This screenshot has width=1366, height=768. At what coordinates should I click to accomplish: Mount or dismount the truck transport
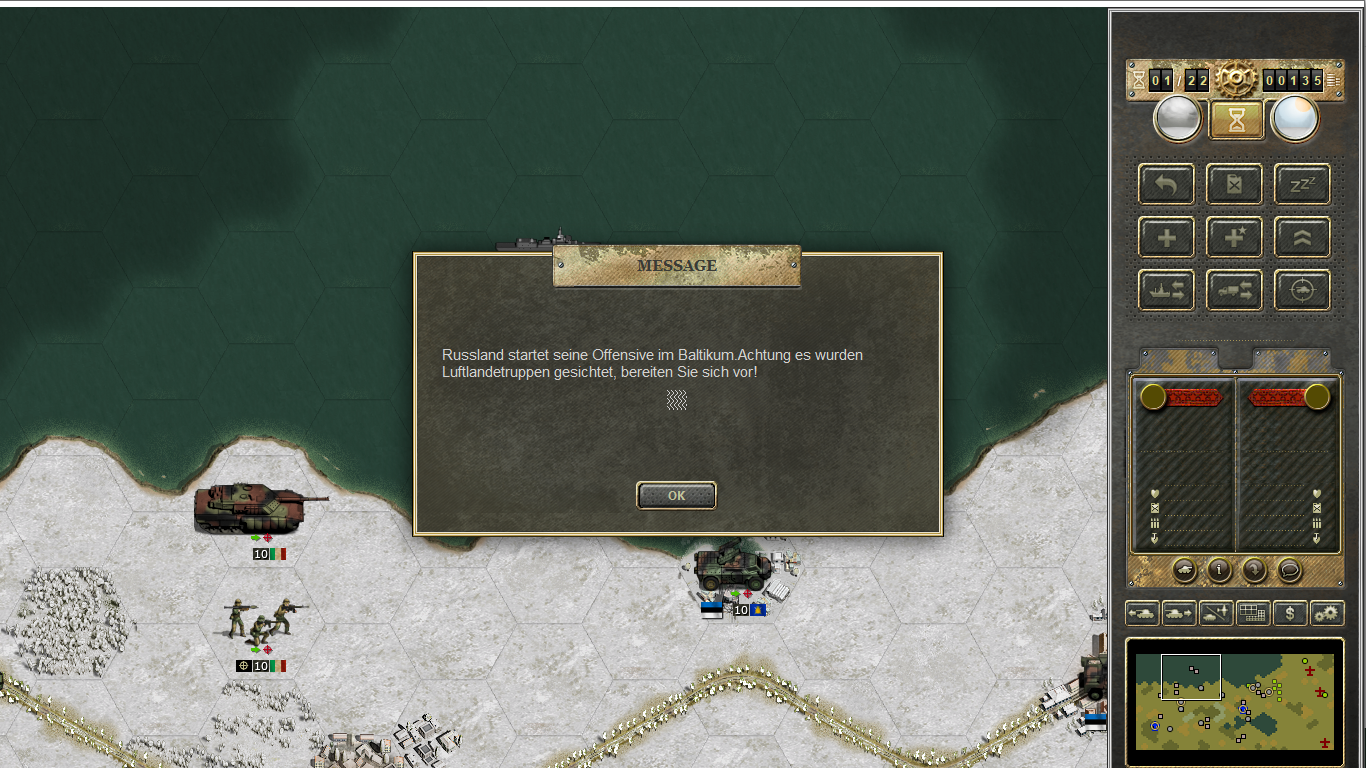(1234, 290)
